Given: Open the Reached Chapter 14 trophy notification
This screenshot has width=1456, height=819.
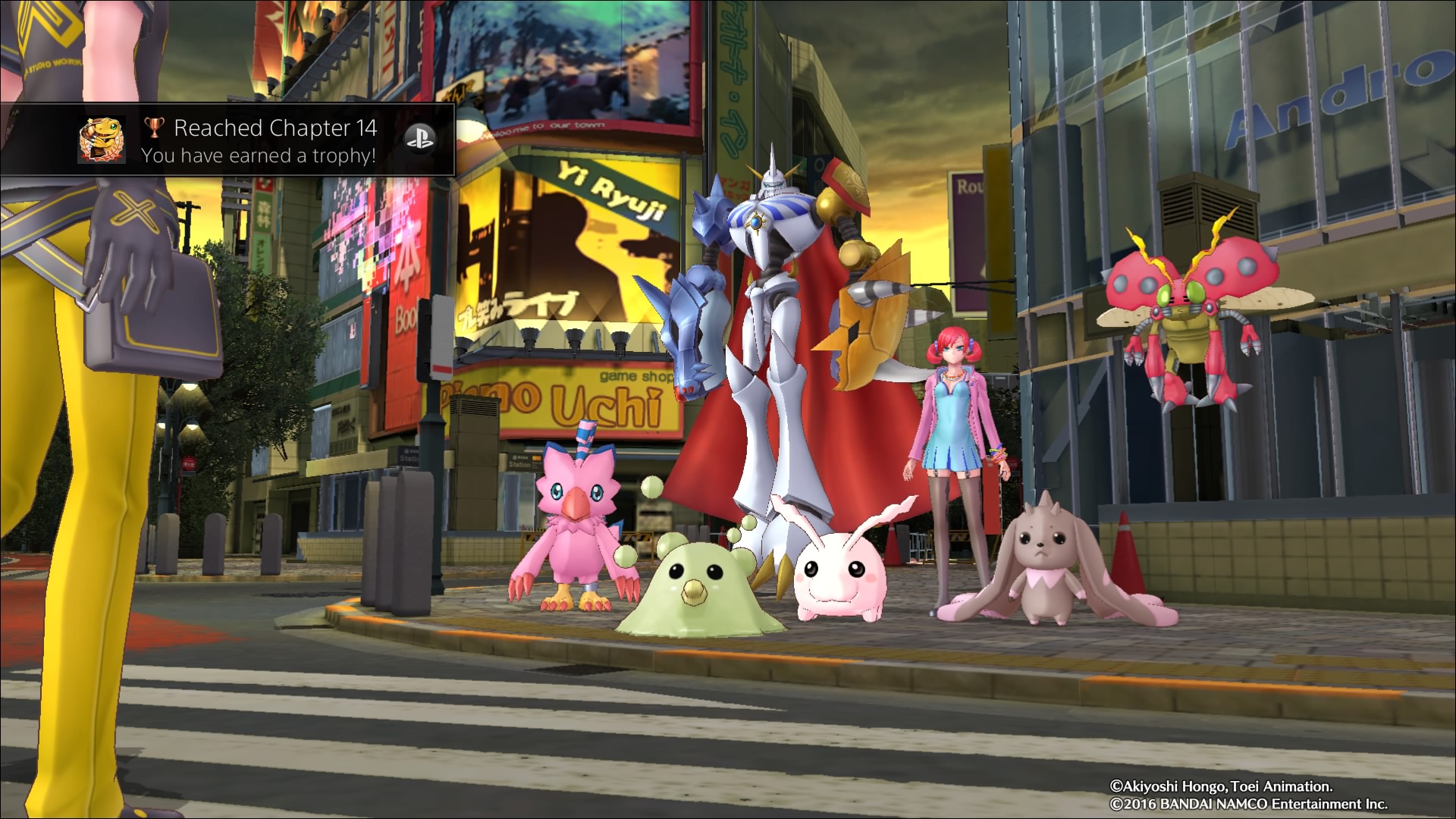Looking at the screenshot, I should [x=275, y=141].
